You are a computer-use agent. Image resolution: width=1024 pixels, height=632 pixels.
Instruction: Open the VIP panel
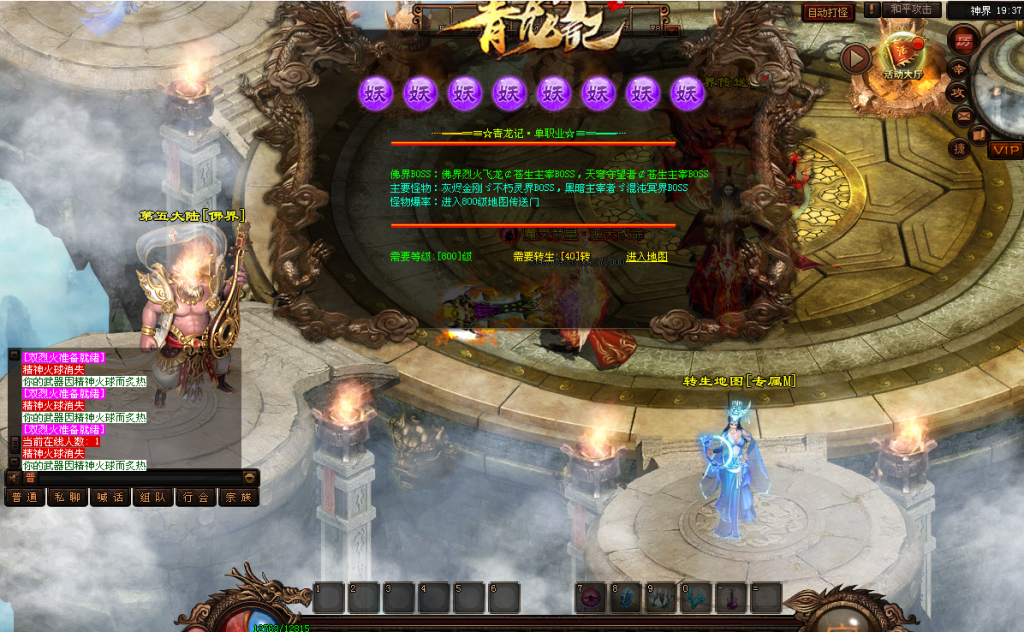1005,150
